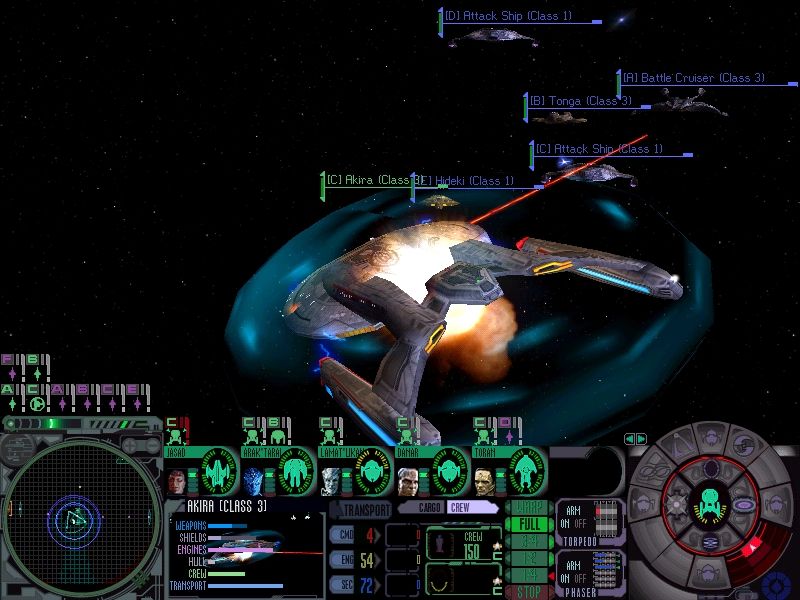Select the [A] Battle Cruiser target label

coord(692,78)
